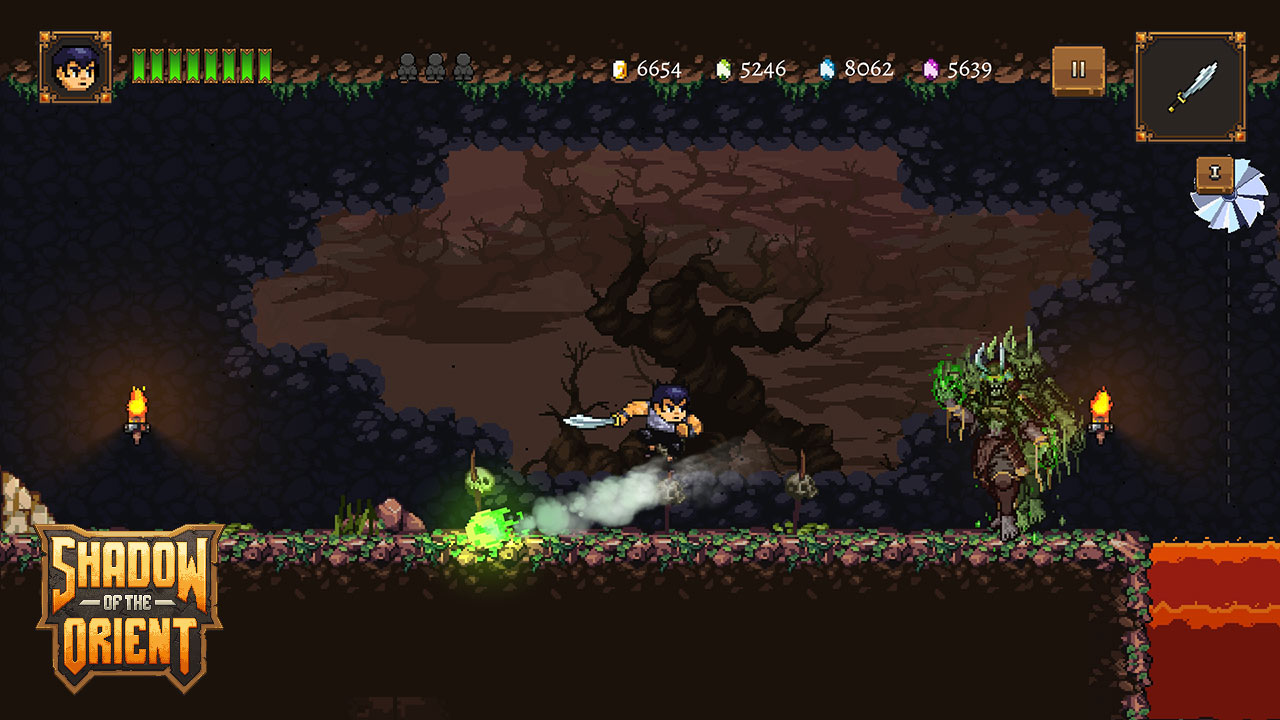Click the hero portrait icon
The height and width of the screenshot is (720, 1280).
click(x=75, y=67)
